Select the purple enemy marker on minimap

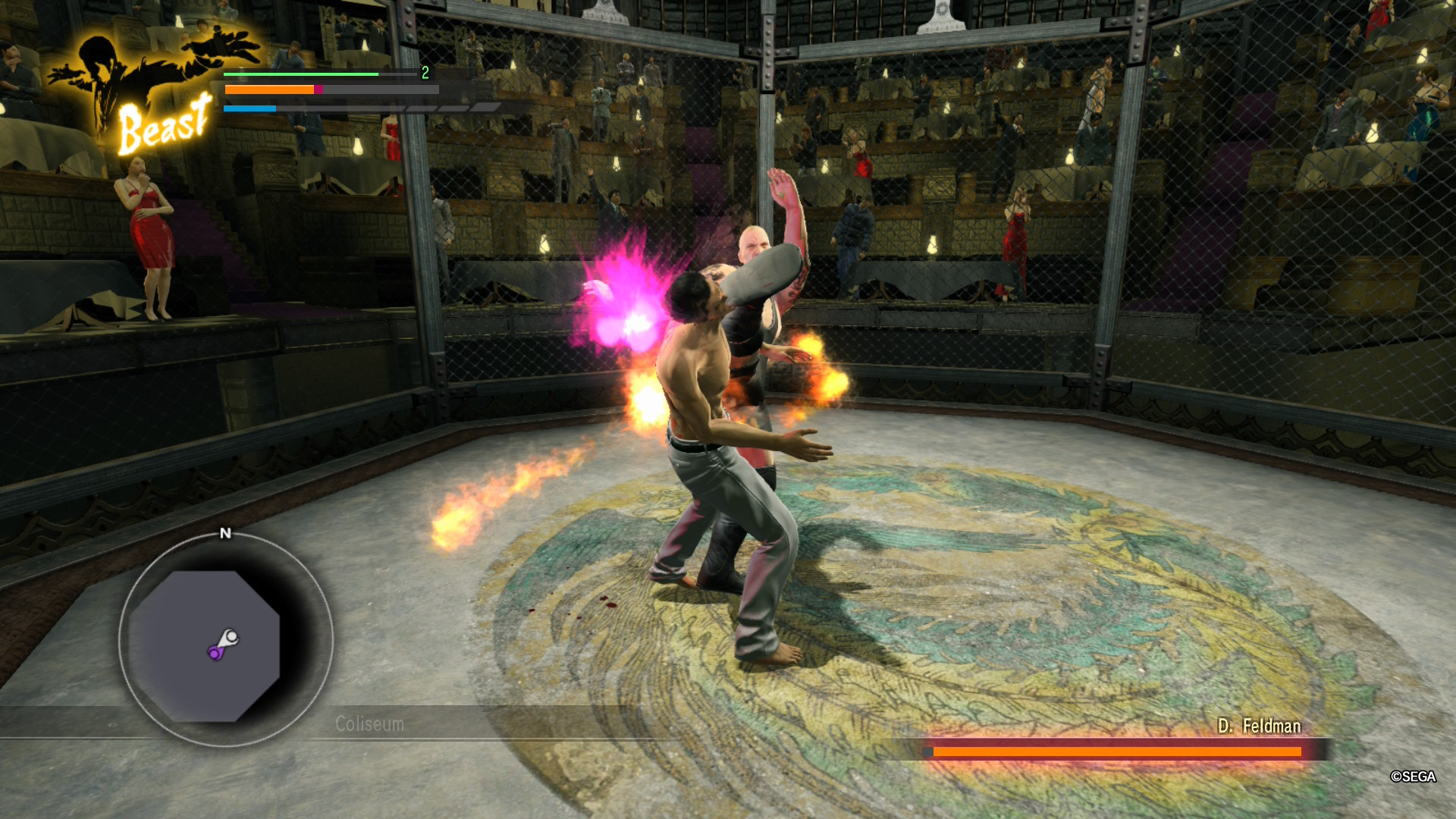[x=215, y=652]
